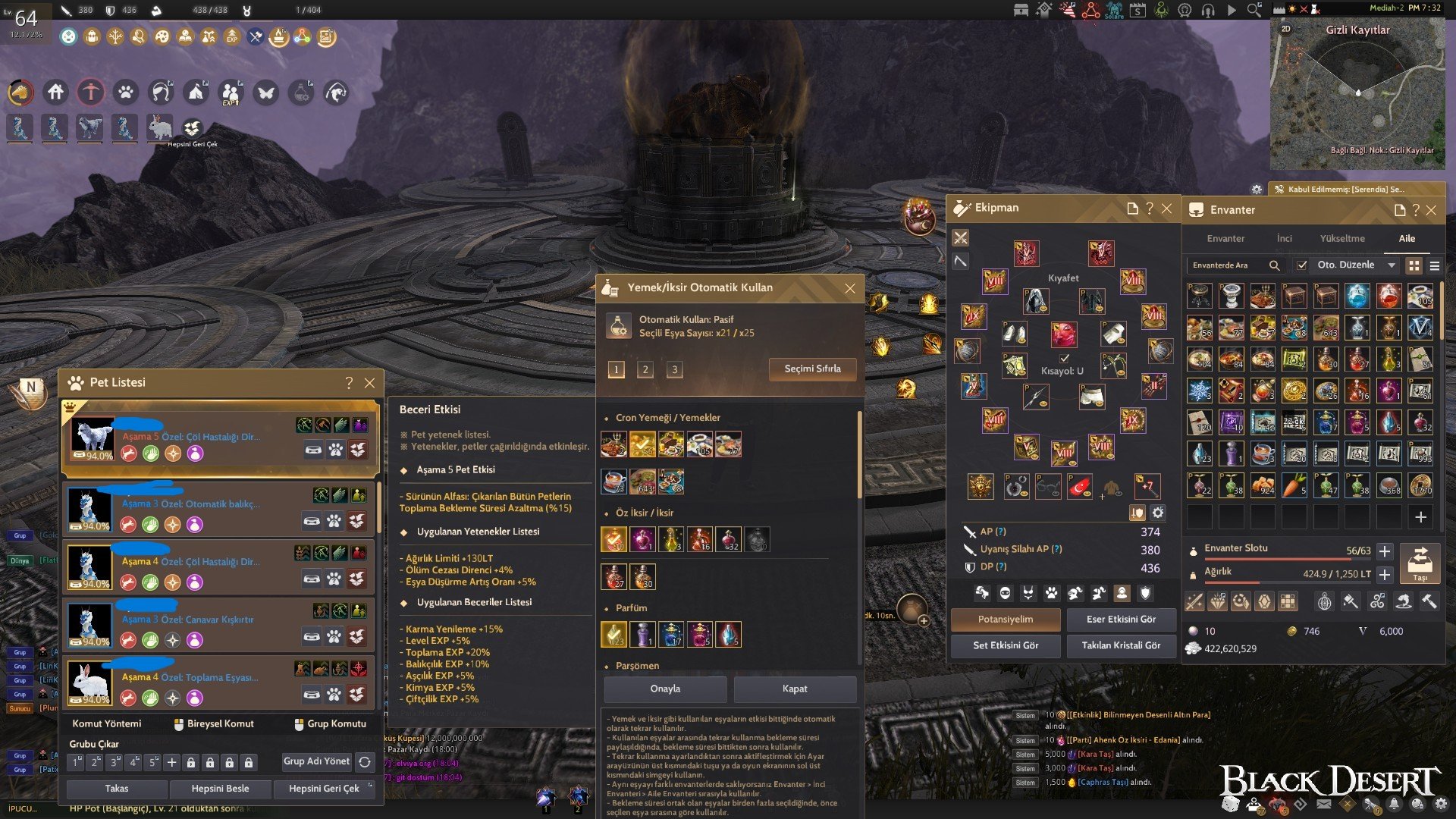Reset selection with Seçimi Sıfırla

[812, 369]
